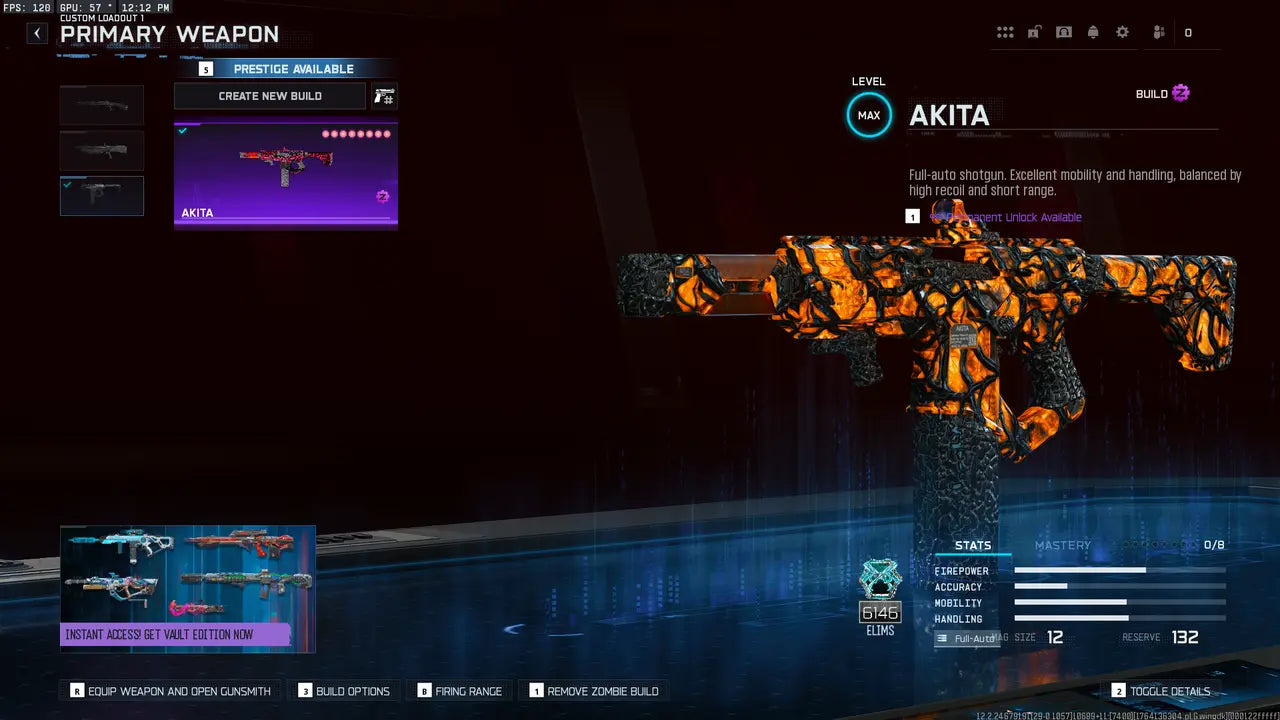1280x720 pixels.
Task: Click the Full-Auto fire mode indicator
Action: pos(968,637)
